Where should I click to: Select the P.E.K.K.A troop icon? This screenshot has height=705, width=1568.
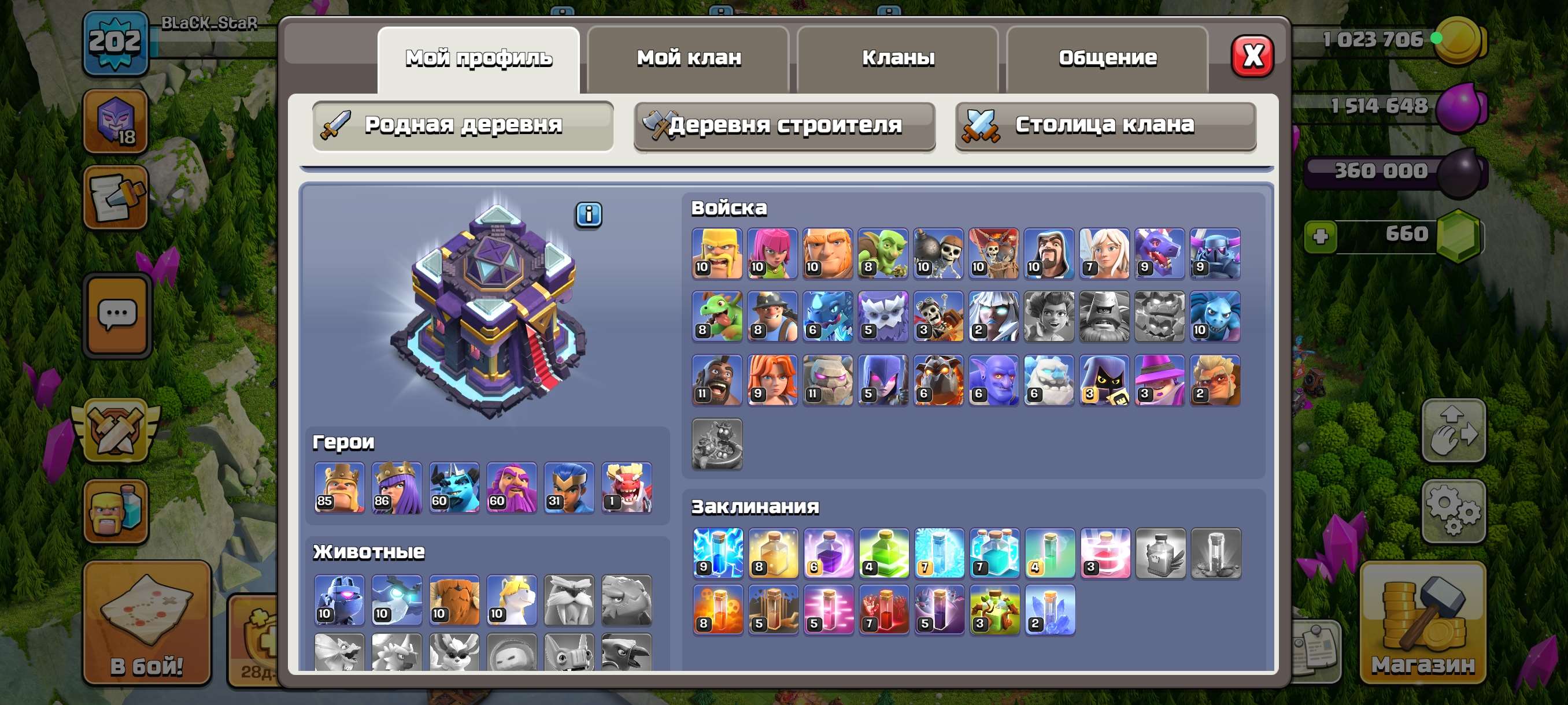(x=1215, y=254)
